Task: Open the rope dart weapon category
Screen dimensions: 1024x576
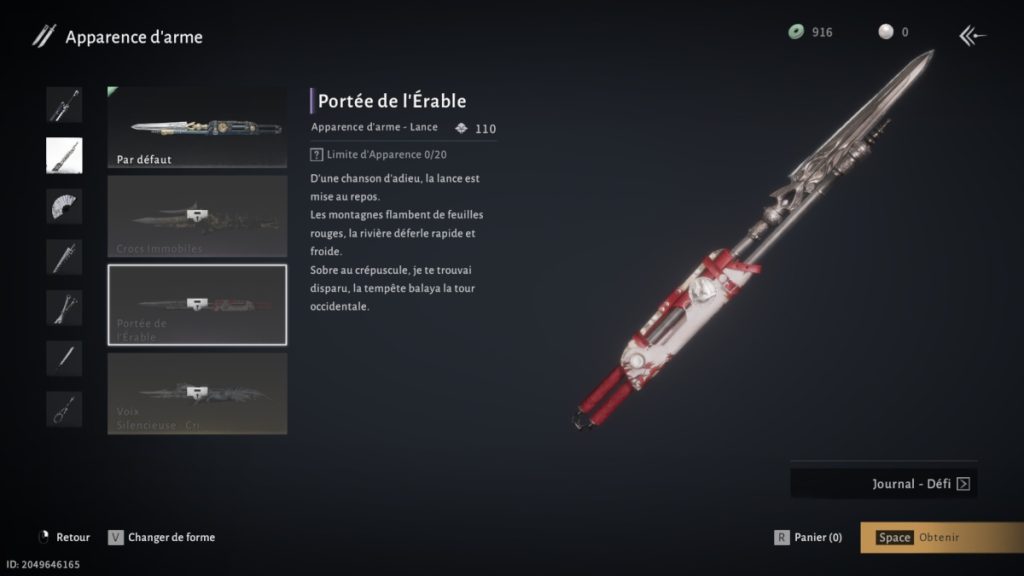Action: [64, 409]
